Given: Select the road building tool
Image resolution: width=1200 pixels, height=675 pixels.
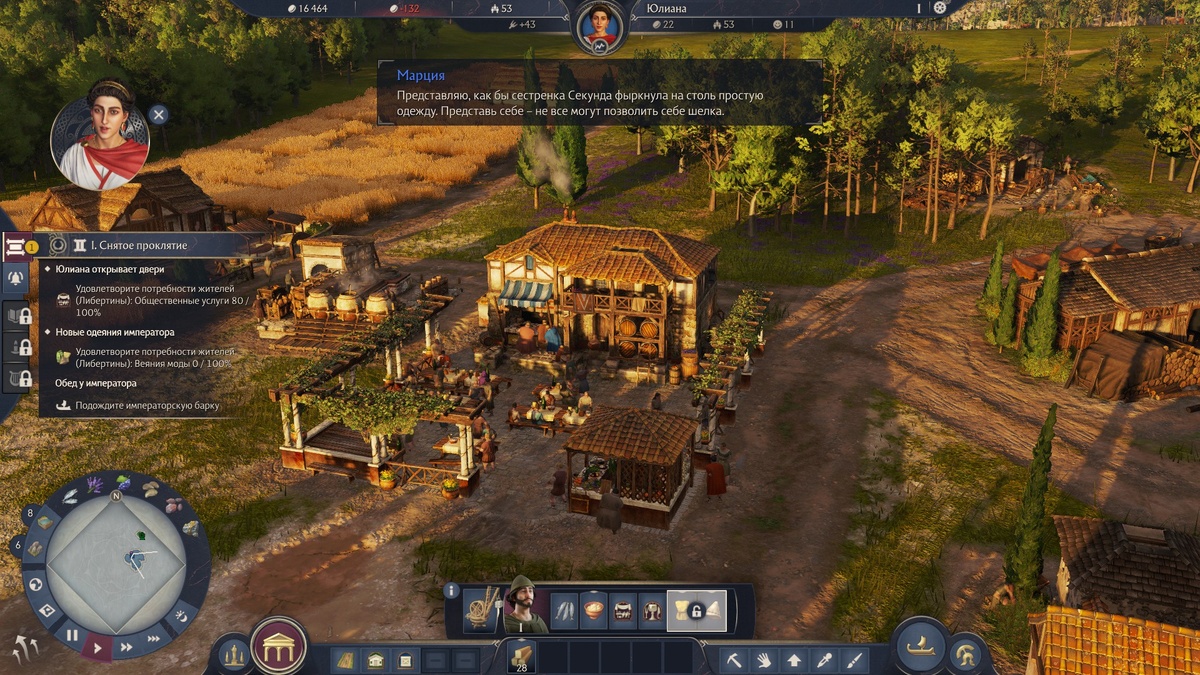Looking at the screenshot, I should [x=346, y=660].
